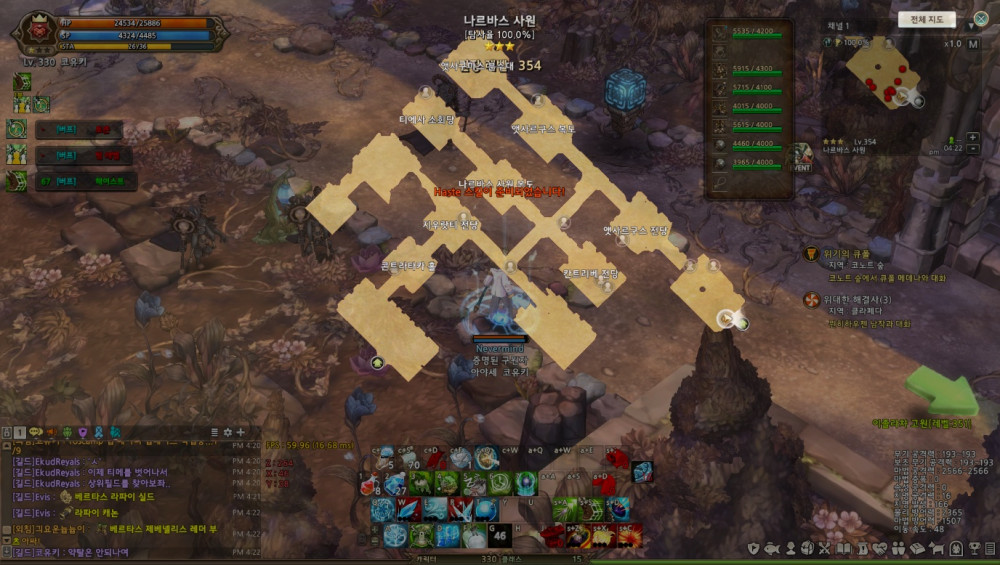This screenshot has height=565, width=1000.
Task: Open the chat list menu icon
Action: [x=214, y=432]
